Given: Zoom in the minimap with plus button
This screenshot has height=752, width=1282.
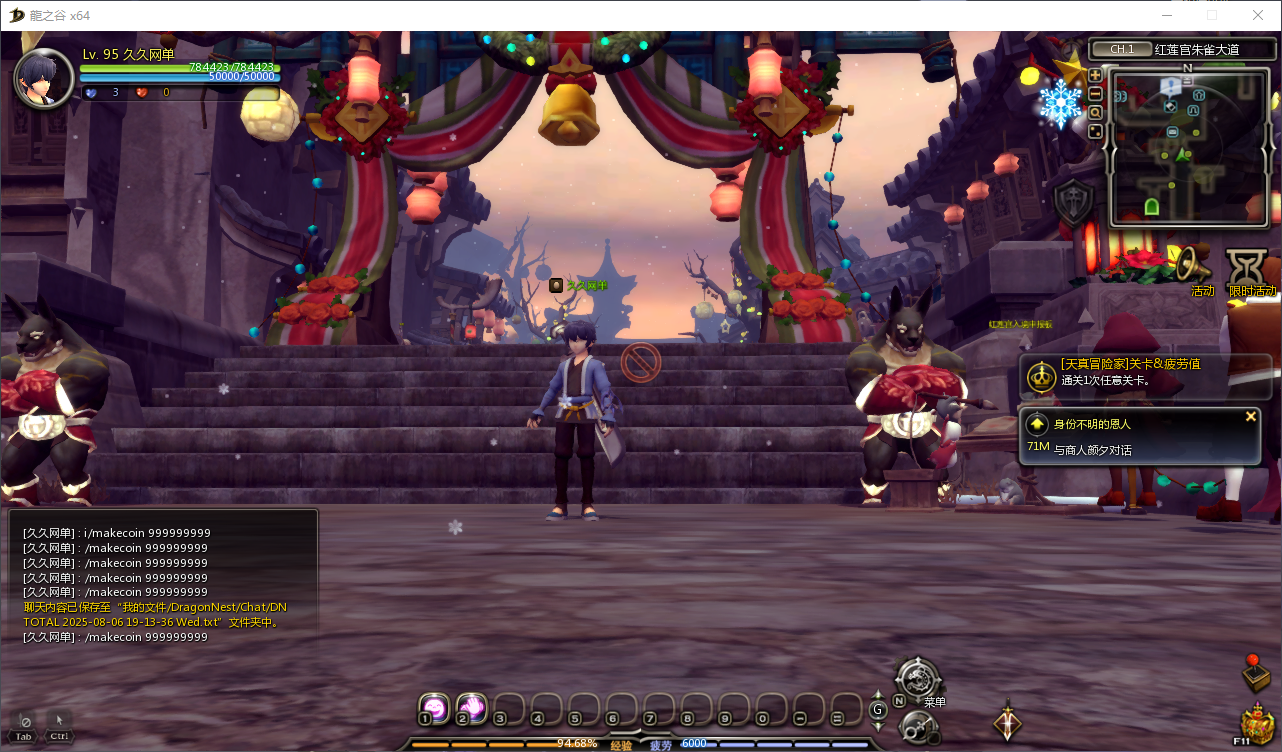Looking at the screenshot, I should tap(1095, 75).
